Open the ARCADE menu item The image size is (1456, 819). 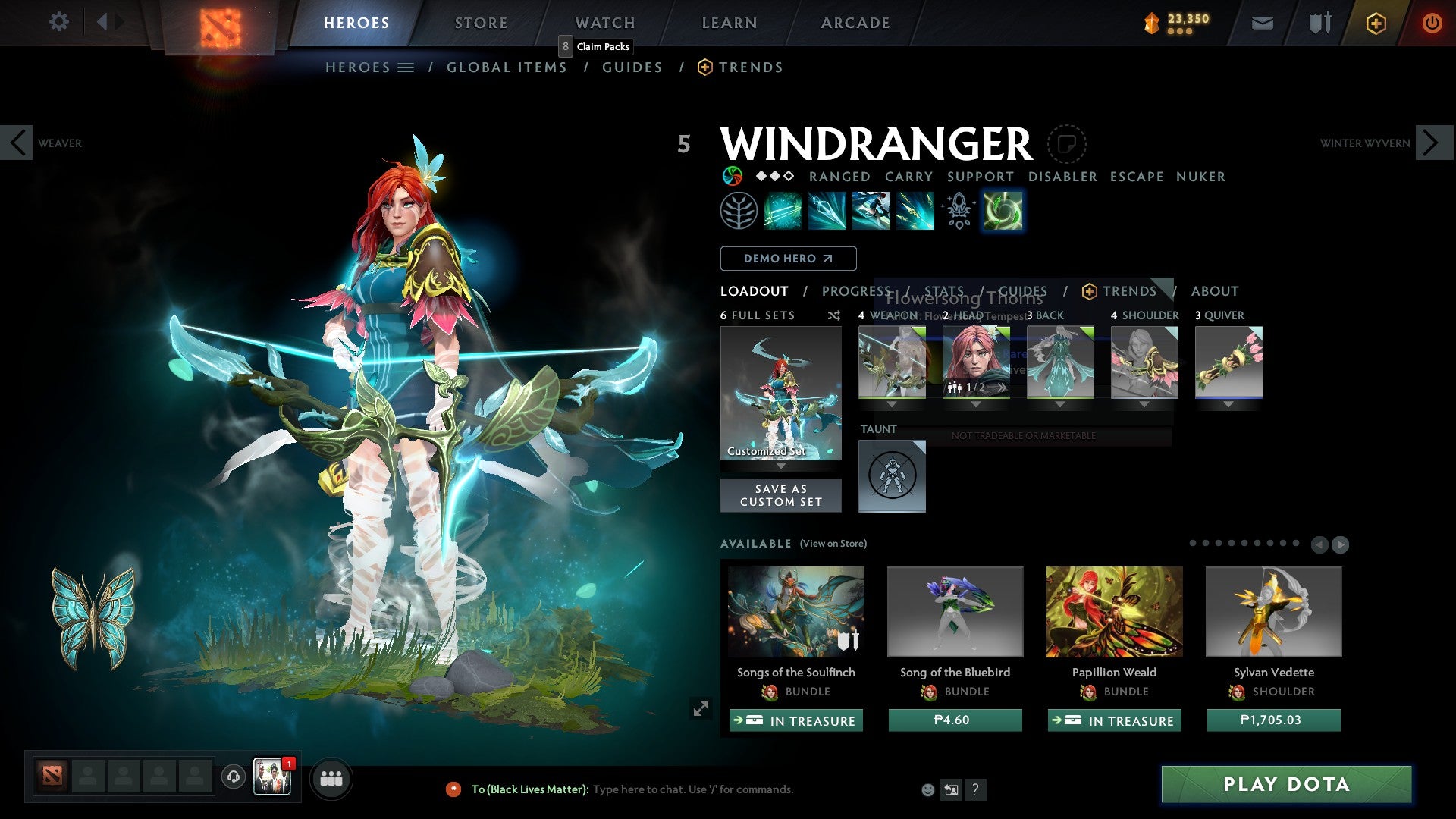[x=855, y=23]
